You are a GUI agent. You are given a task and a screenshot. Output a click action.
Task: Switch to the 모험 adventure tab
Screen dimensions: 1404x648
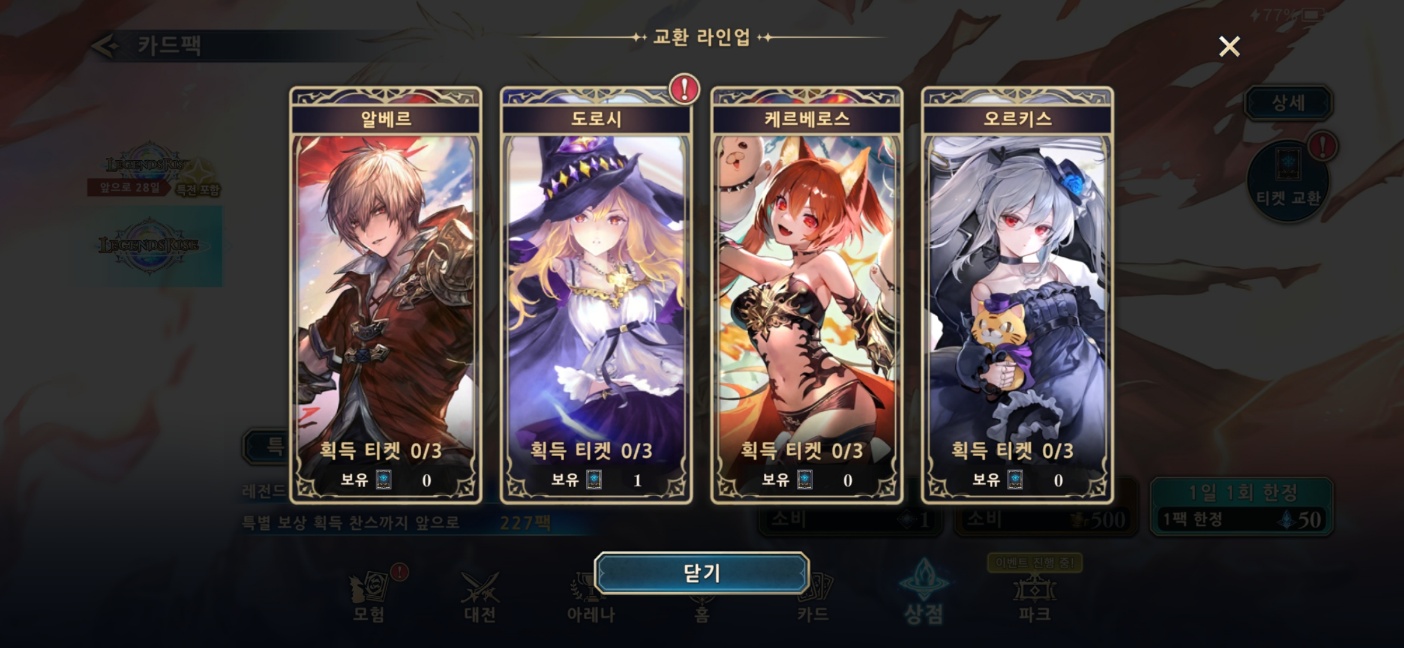[x=369, y=598]
